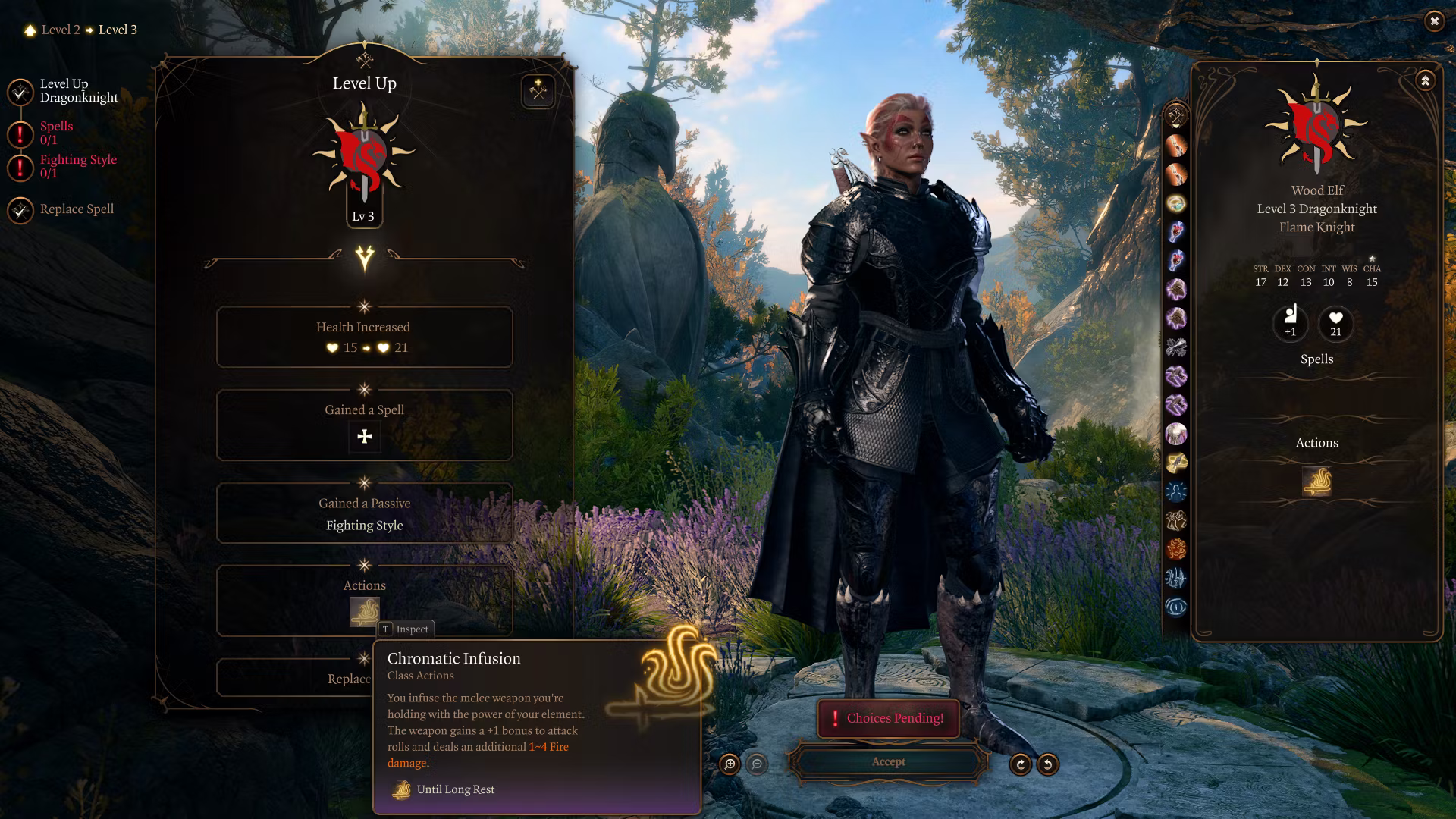1456x819 pixels.
Task: Accept the level up choices
Action: click(x=888, y=762)
